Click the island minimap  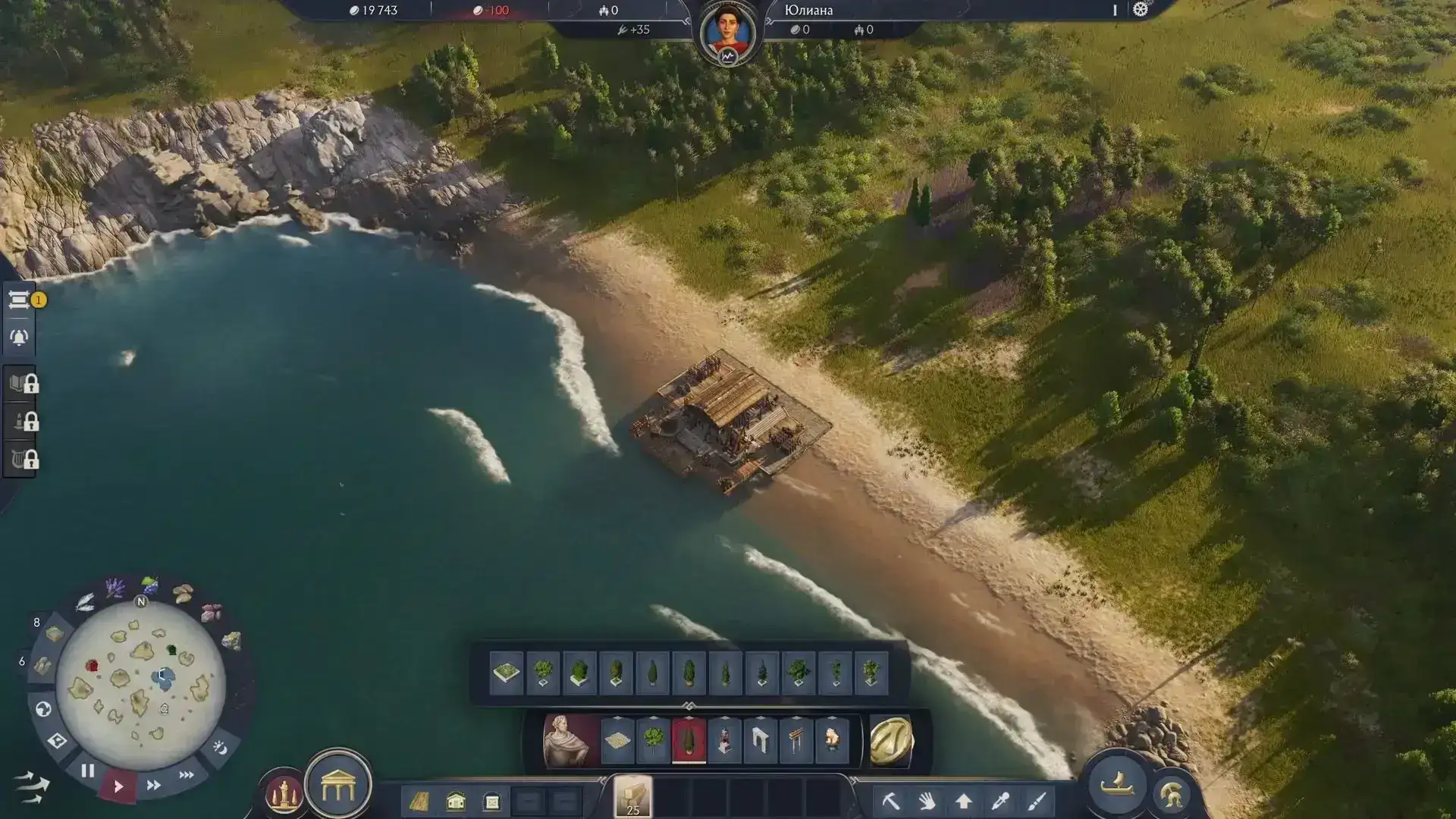click(140, 683)
